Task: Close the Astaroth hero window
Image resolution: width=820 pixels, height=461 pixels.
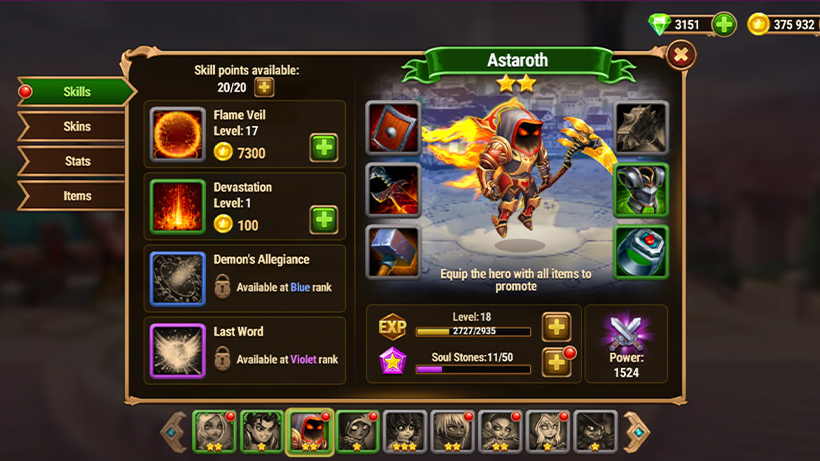Action: click(x=680, y=55)
